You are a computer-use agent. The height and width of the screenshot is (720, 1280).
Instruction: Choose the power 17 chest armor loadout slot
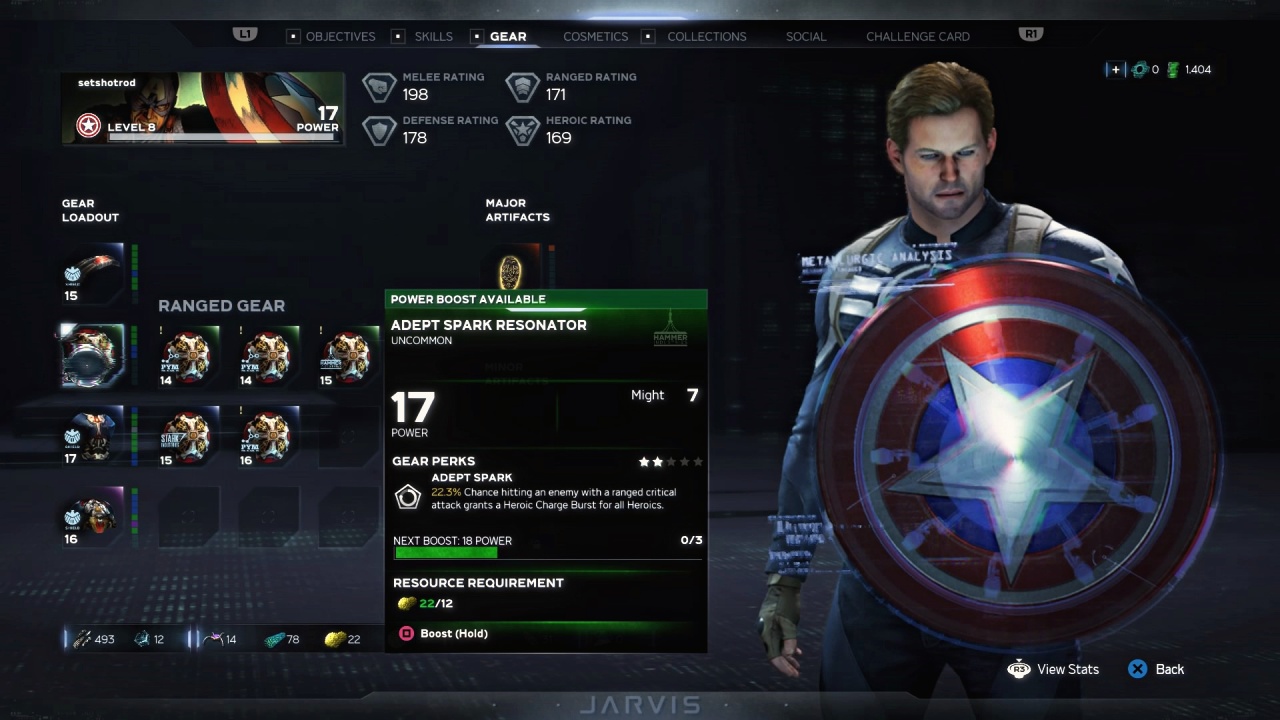click(x=93, y=436)
